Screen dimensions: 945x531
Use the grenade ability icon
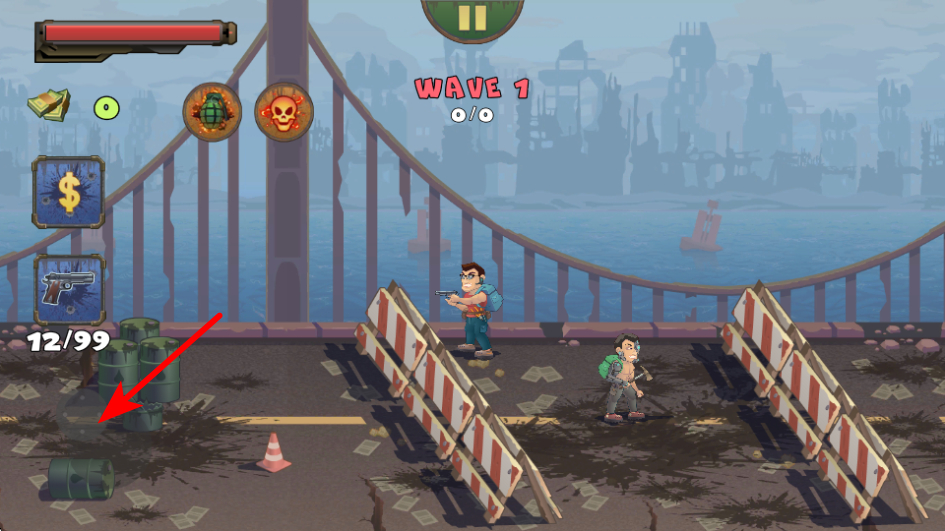click(x=212, y=111)
